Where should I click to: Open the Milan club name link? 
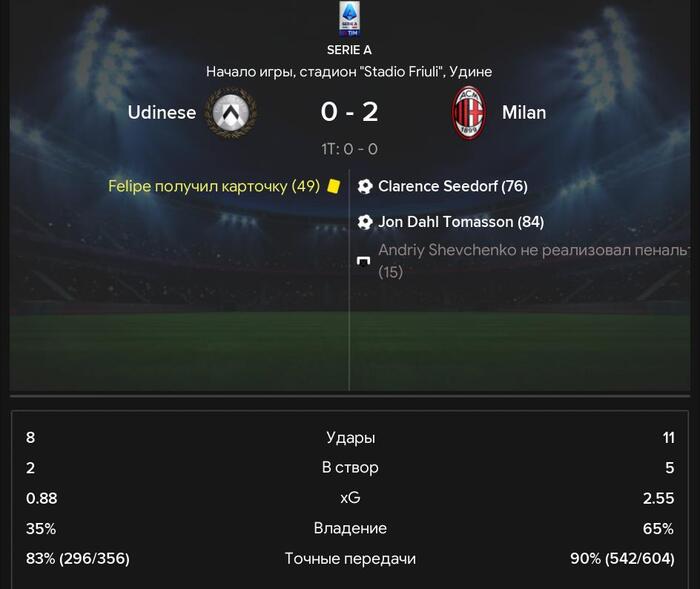pyautogui.click(x=523, y=112)
